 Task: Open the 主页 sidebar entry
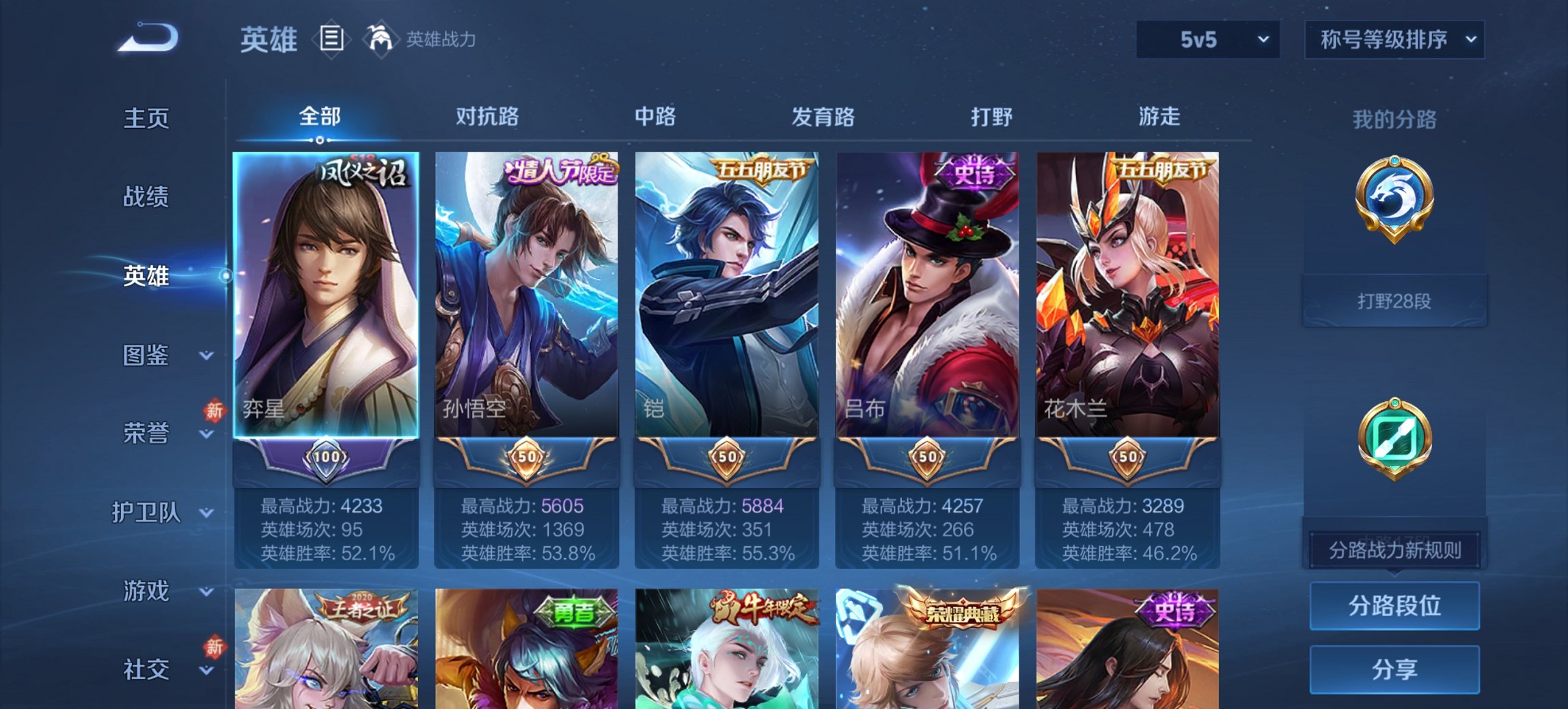[x=147, y=119]
